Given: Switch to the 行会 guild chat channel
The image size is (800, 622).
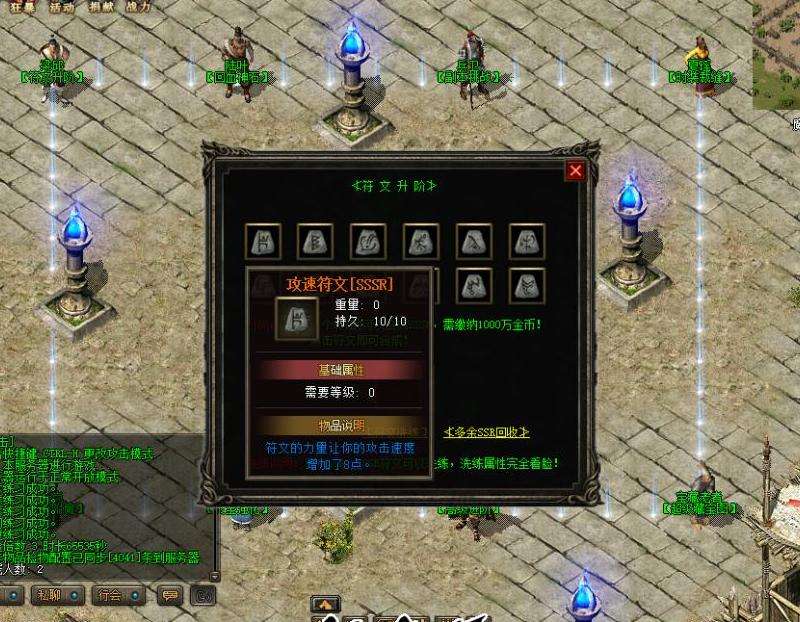Looking at the screenshot, I should (x=108, y=596).
